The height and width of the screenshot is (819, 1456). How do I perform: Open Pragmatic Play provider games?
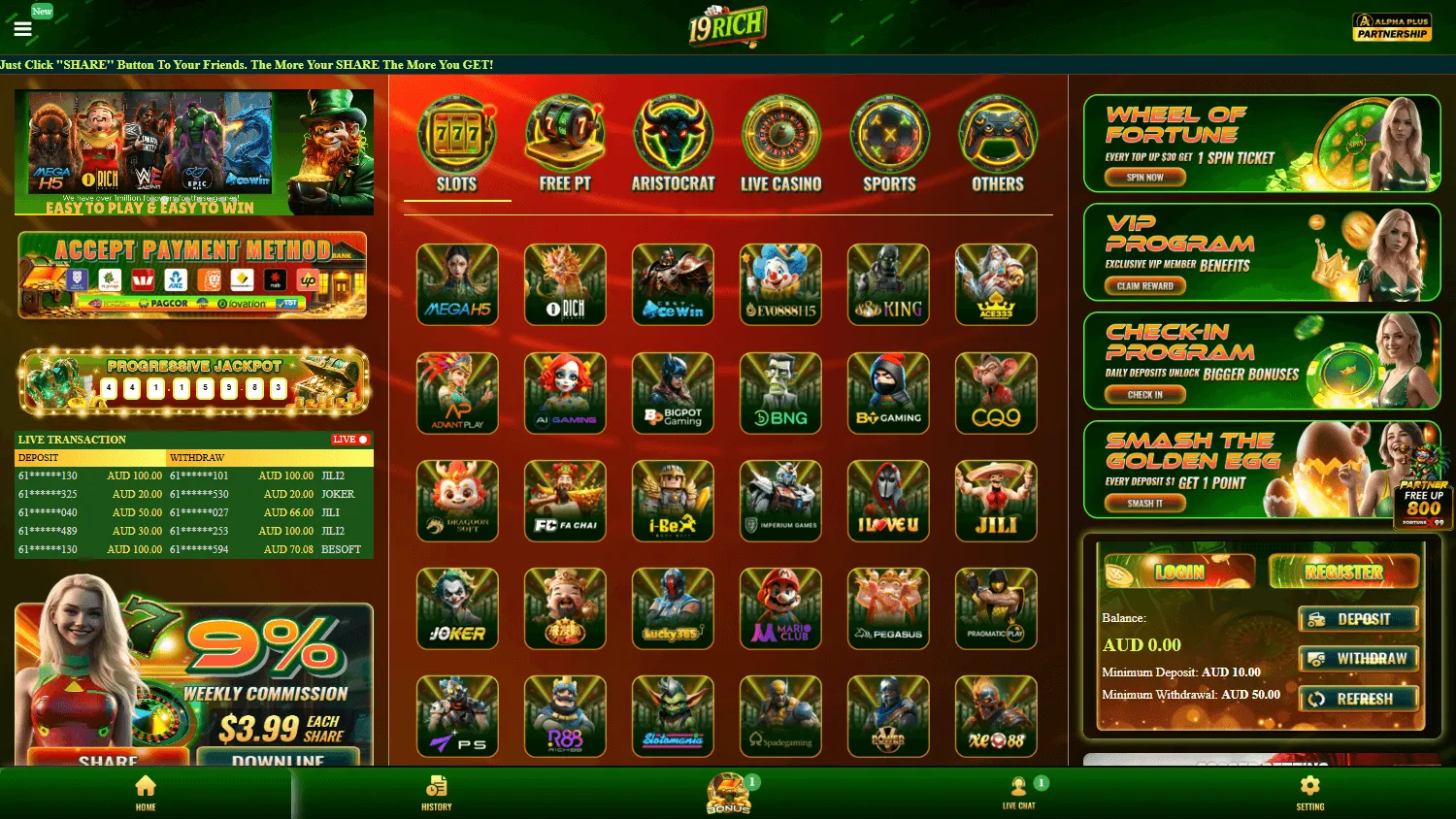click(996, 608)
